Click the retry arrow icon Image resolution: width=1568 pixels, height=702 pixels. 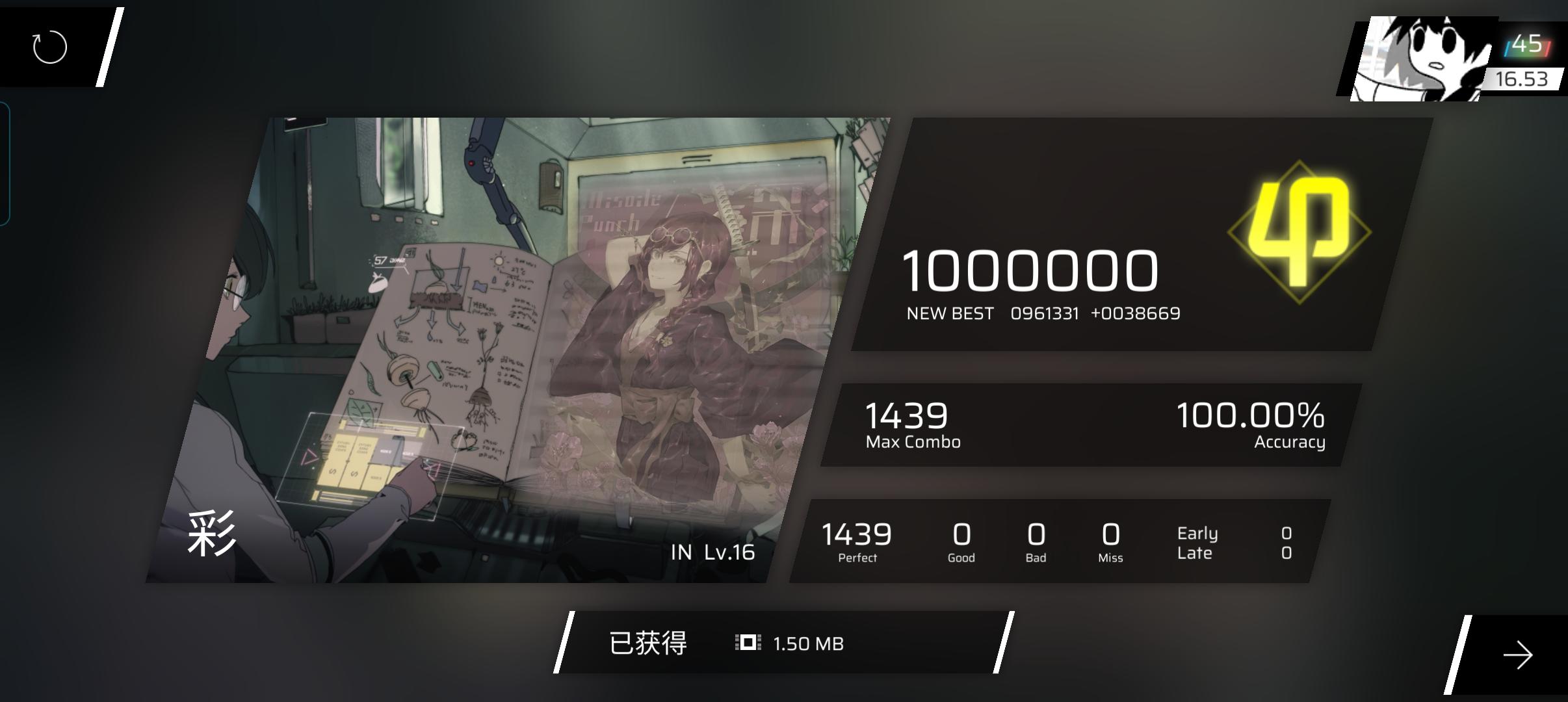pyautogui.click(x=49, y=46)
